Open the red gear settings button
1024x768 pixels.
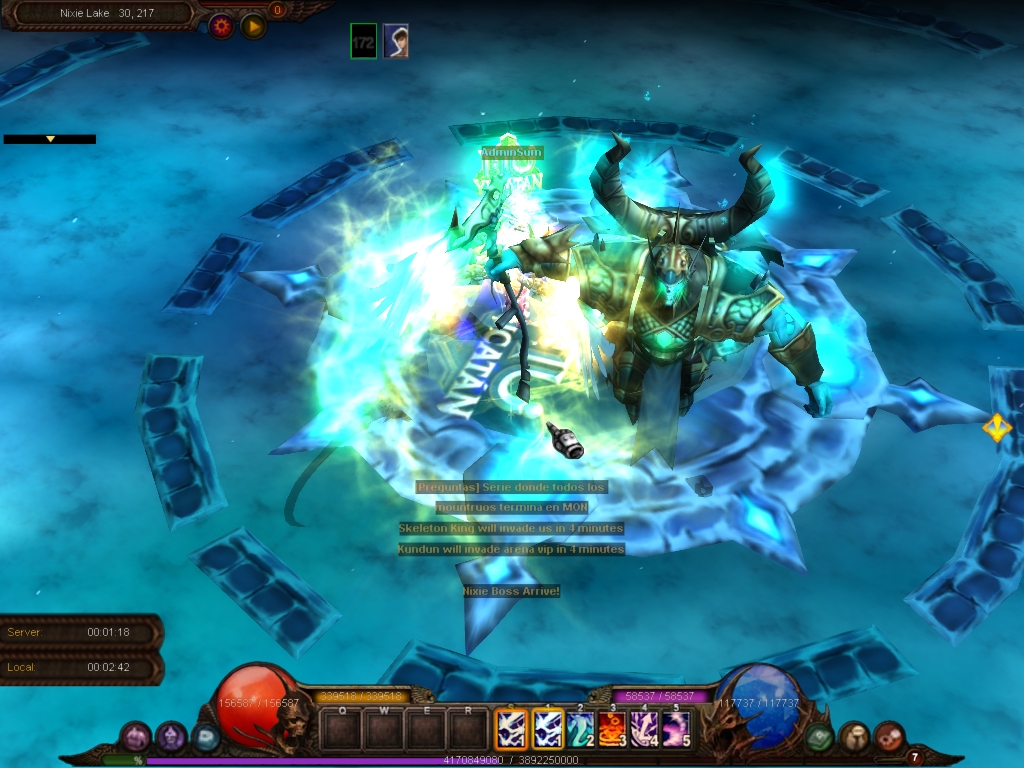point(221,26)
